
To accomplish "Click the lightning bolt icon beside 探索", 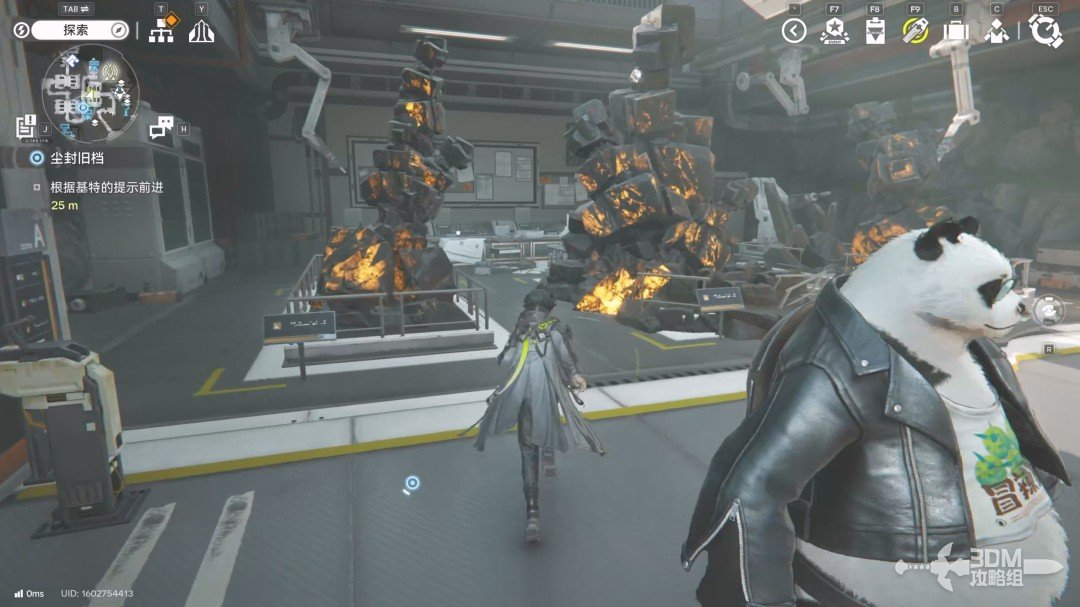I will 22,30.
